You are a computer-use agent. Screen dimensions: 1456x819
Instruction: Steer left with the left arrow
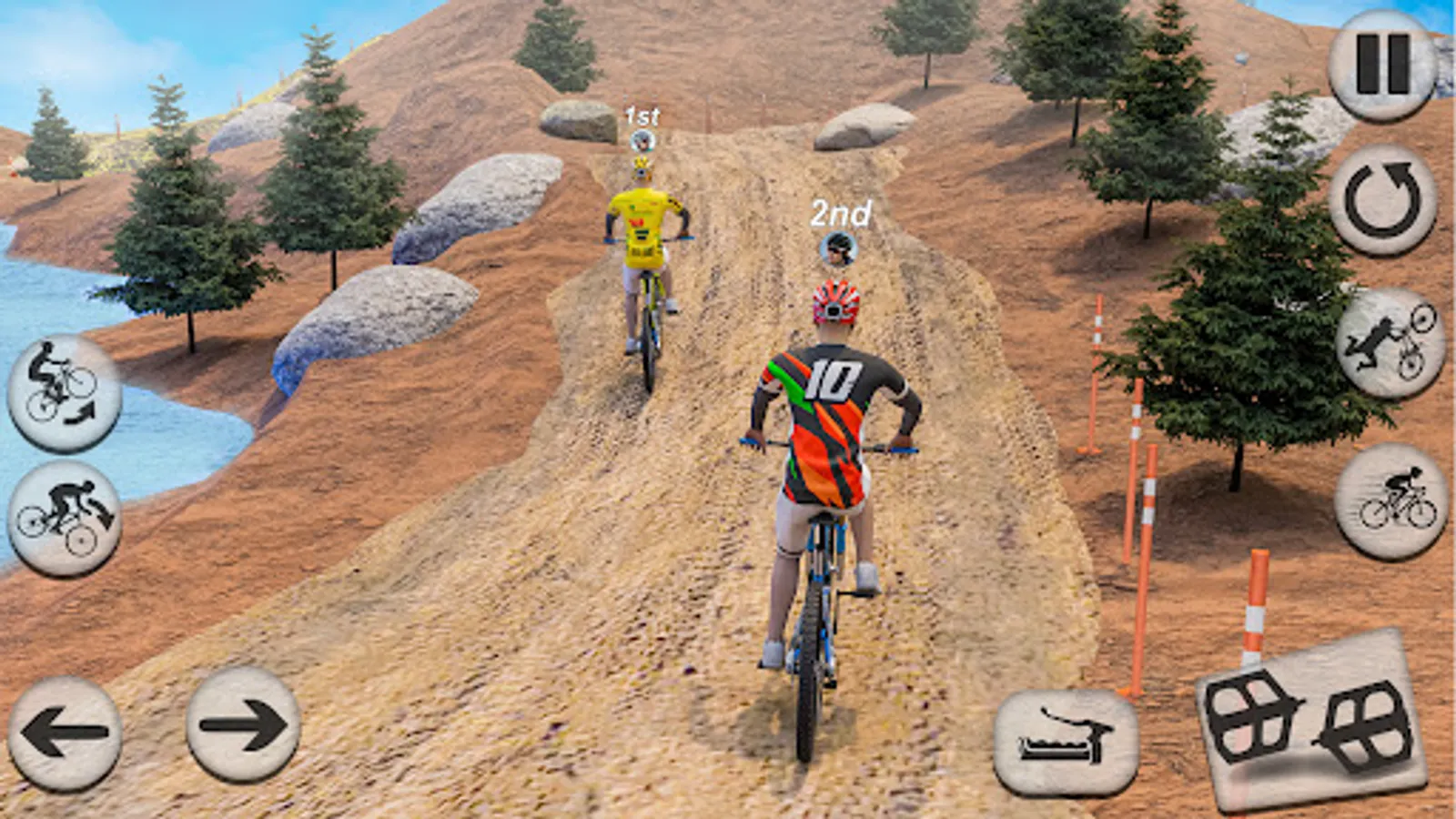coord(65,731)
